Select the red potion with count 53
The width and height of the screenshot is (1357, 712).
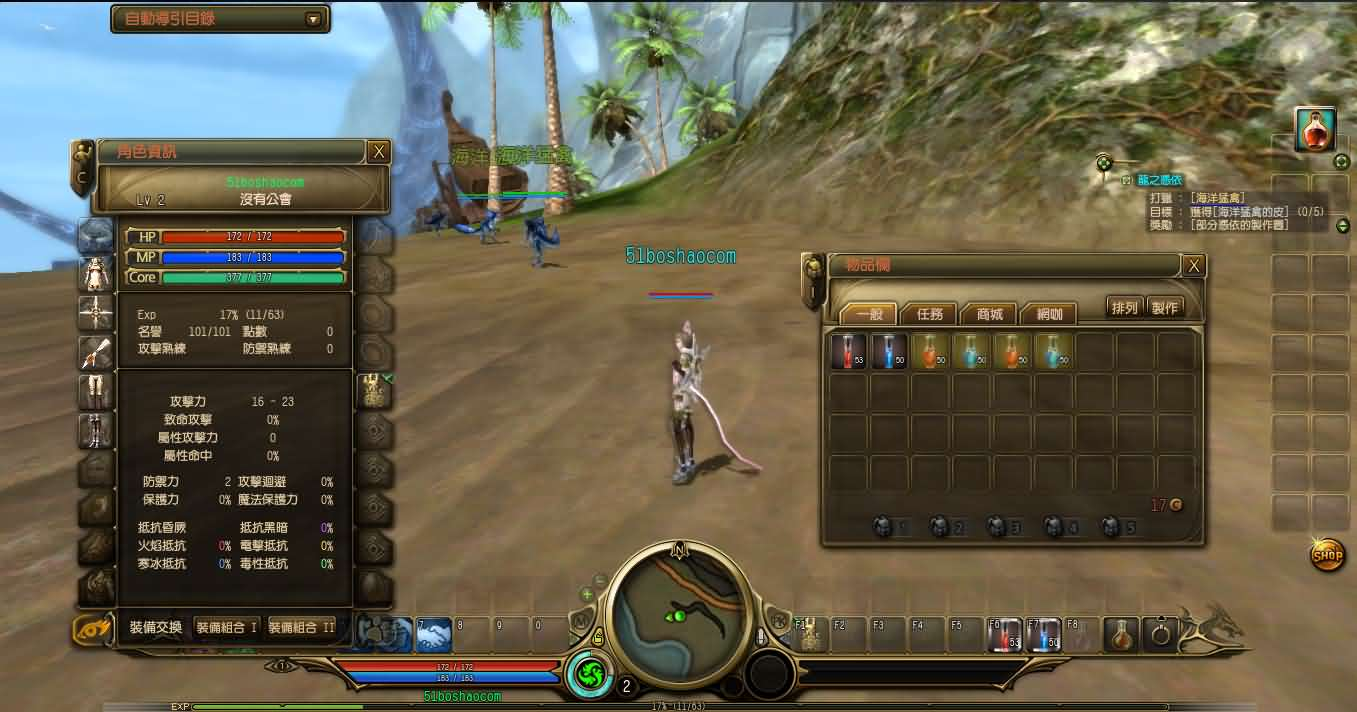coord(849,351)
